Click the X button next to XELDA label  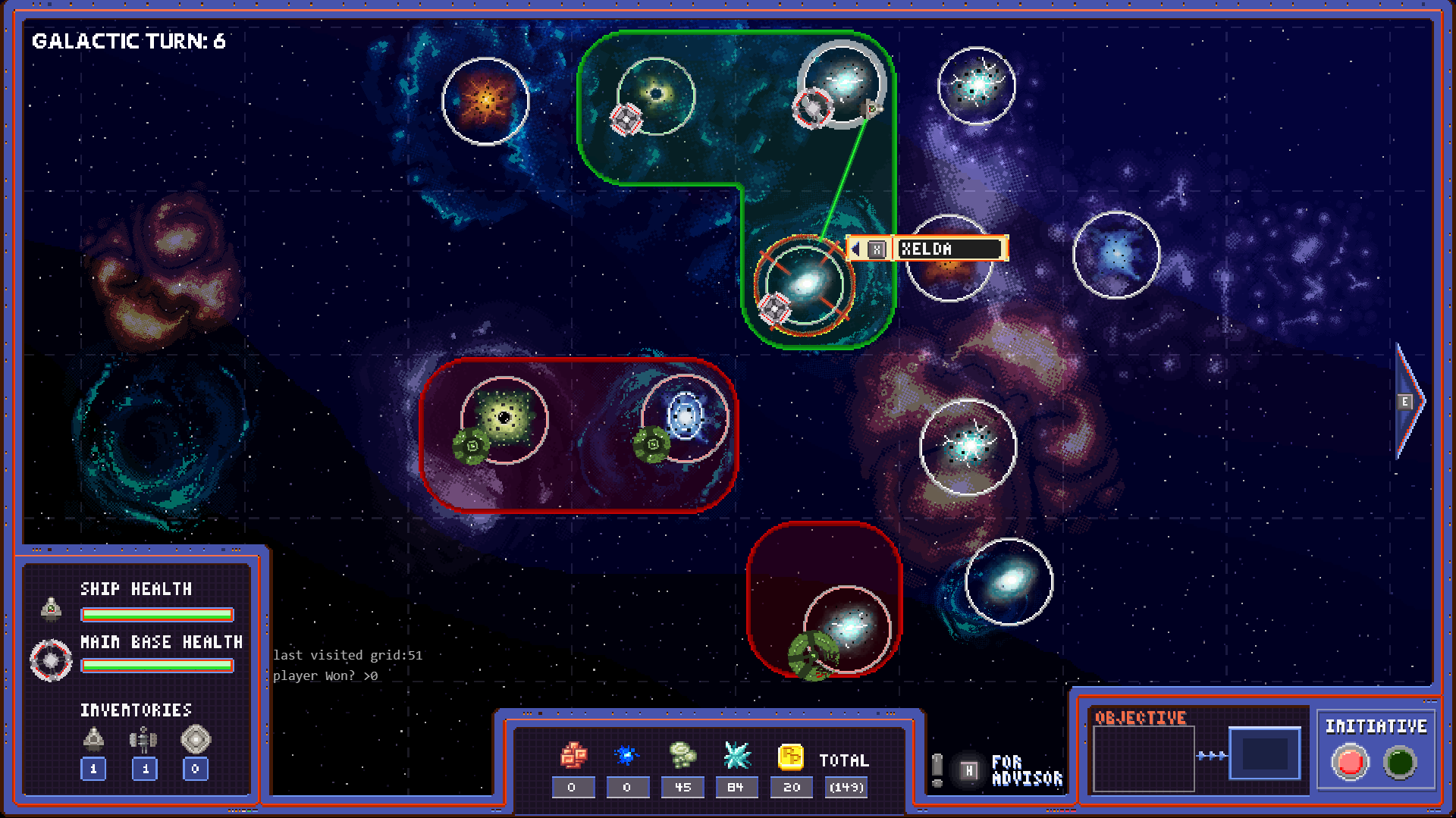click(878, 249)
